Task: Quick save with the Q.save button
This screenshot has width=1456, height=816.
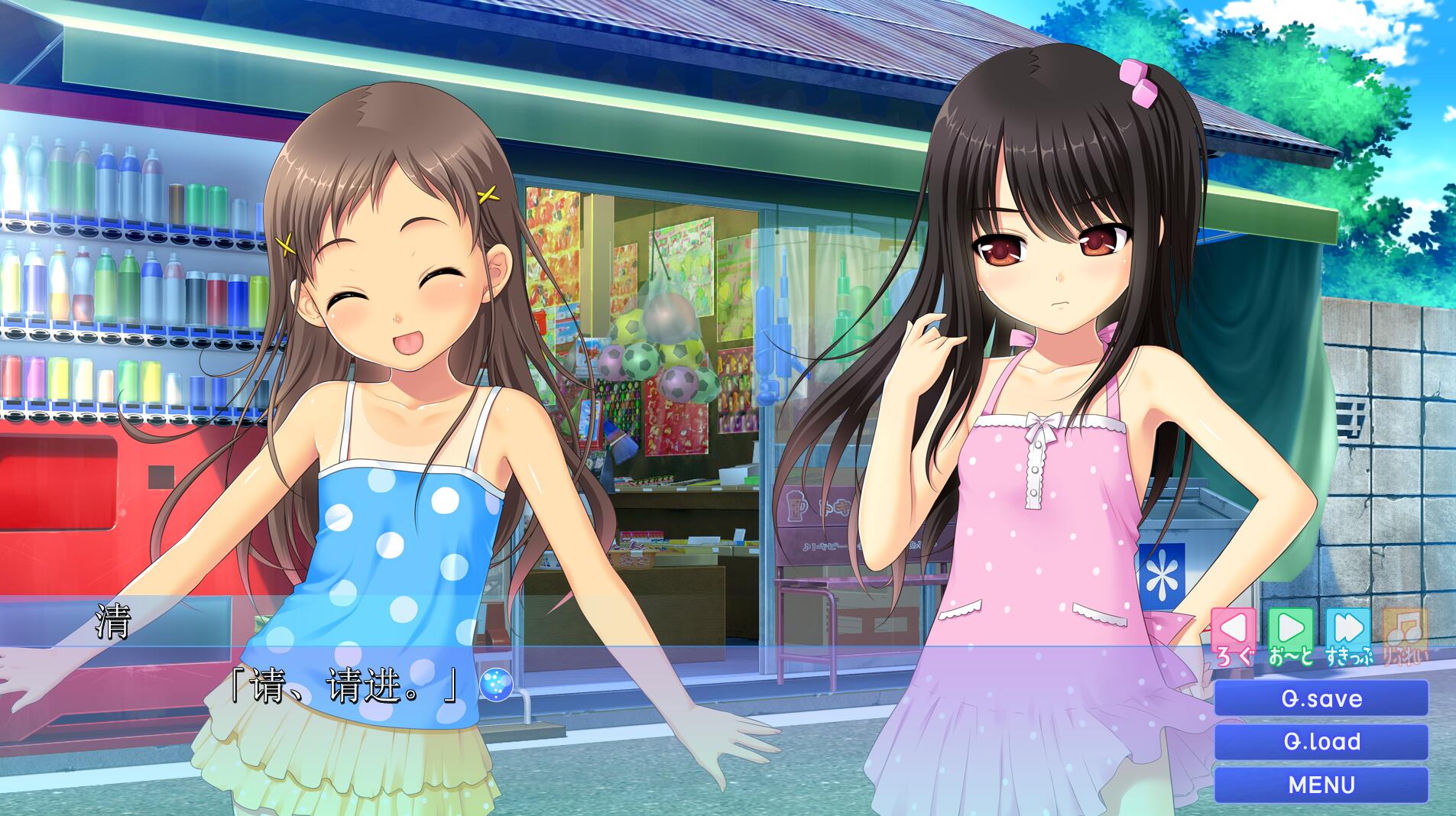Action: click(x=1321, y=698)
